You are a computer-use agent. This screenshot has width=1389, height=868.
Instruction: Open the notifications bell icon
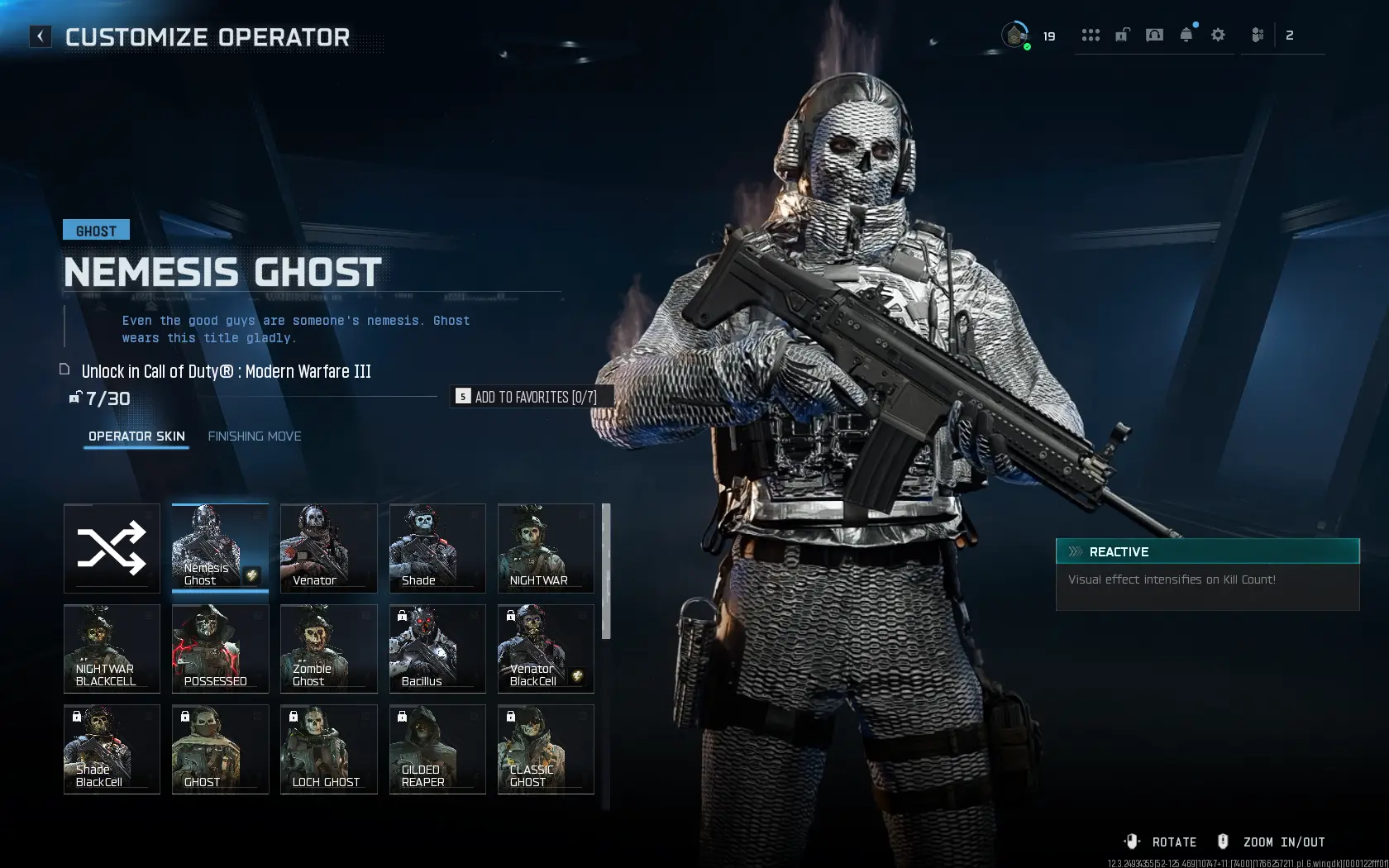1186,35
